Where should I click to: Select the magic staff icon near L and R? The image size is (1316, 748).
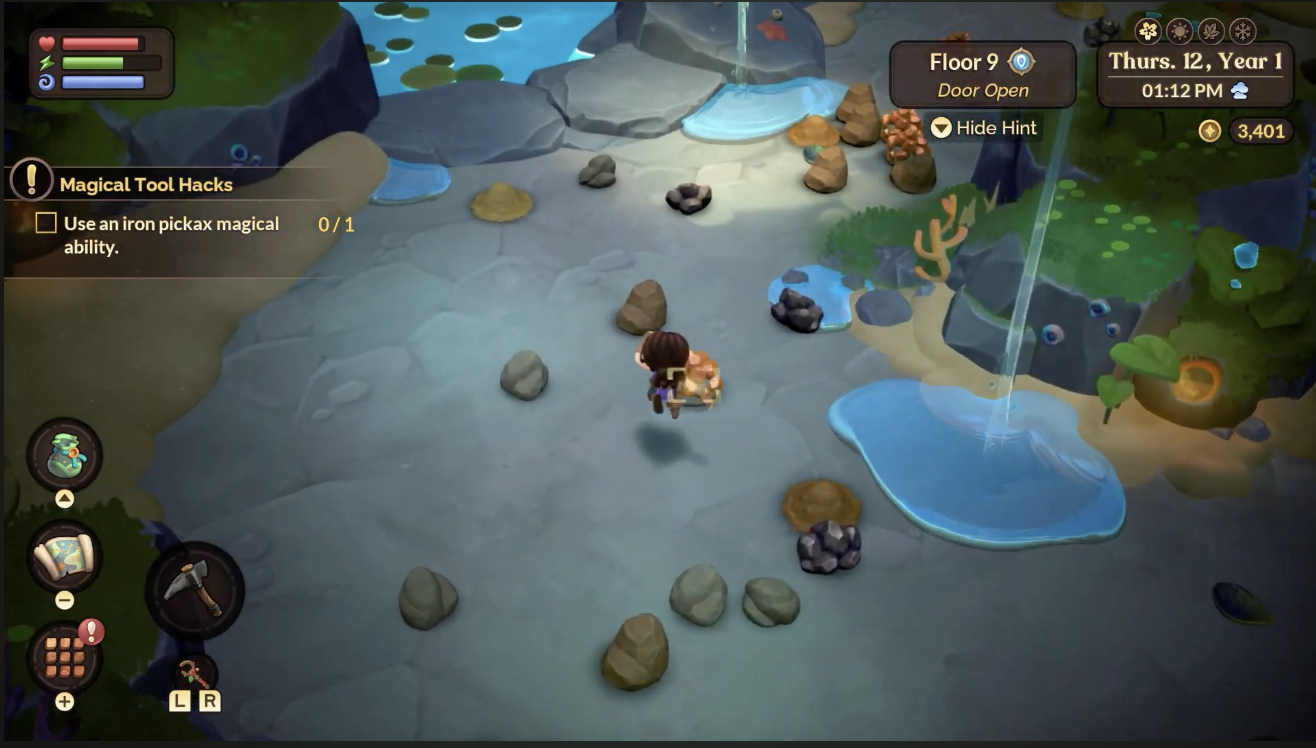click(196, 674)
